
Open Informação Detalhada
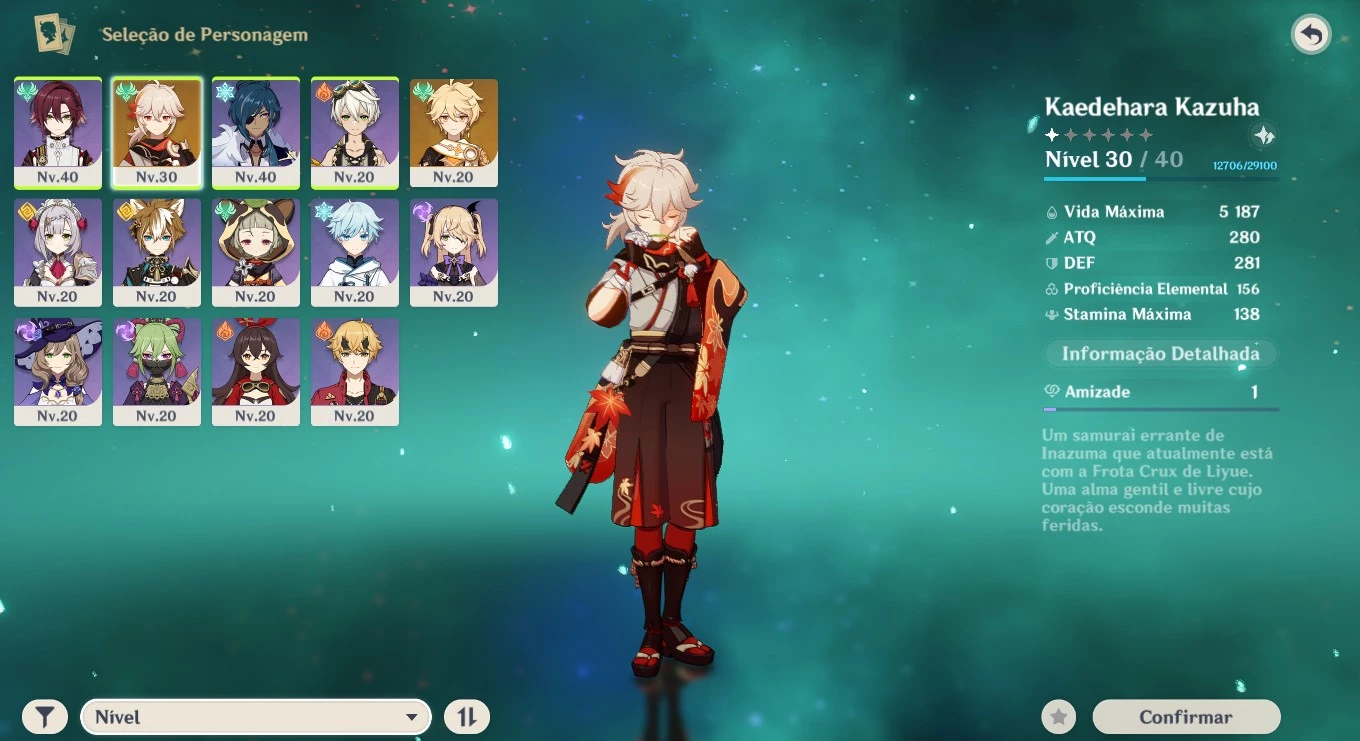point(1160,353)
